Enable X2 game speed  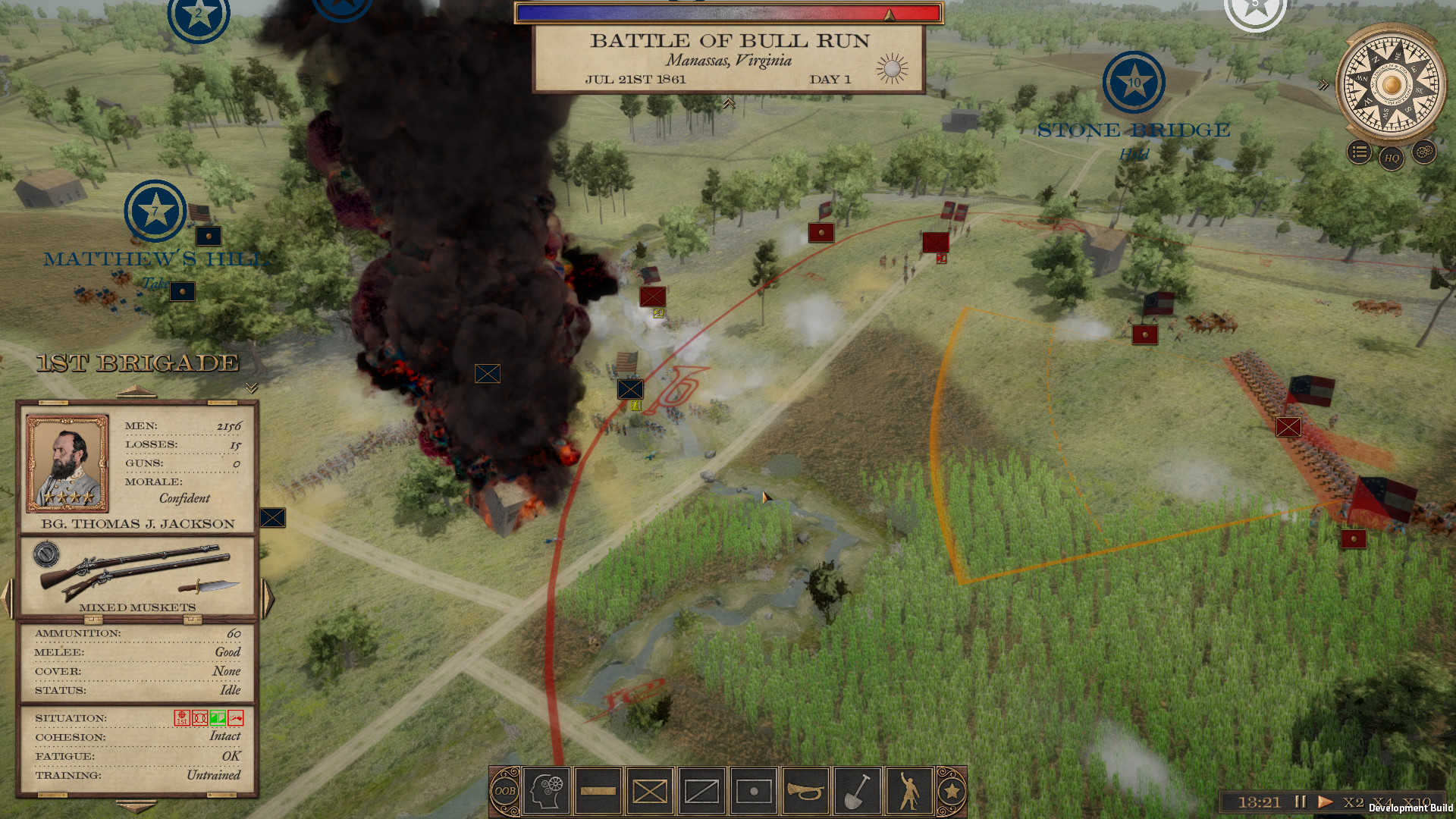(x=1352, y=802)
